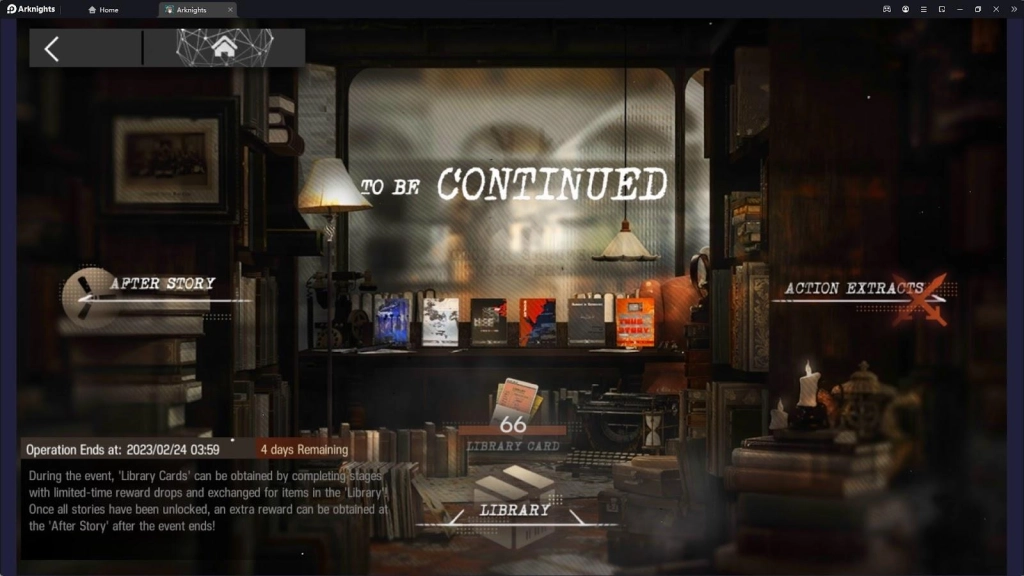Open the red and blue book
The width and height of the screenshot is (1024, 576).
pos(538,322)
